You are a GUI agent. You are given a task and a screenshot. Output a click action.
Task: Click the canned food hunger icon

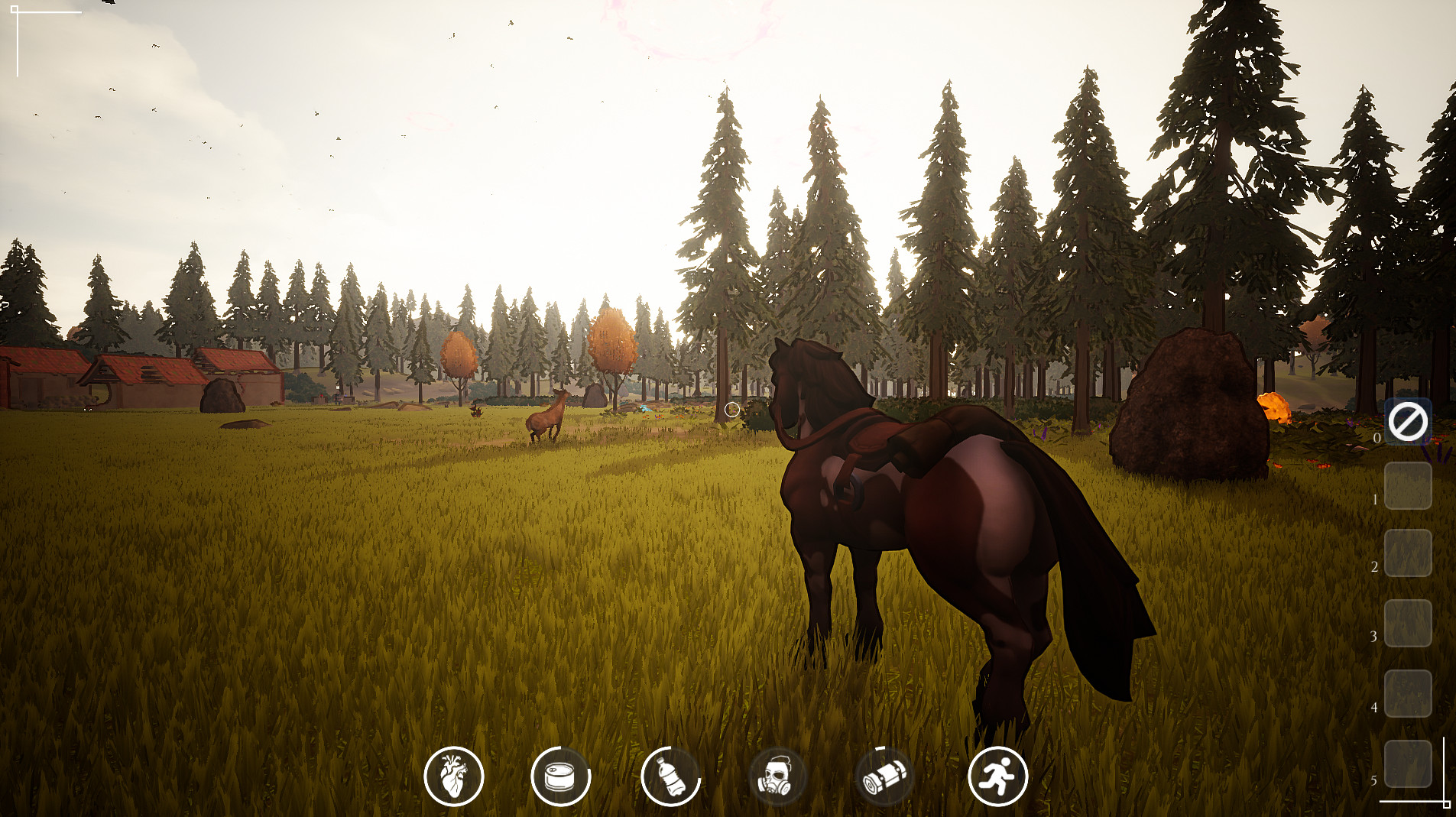coord(562,776)
